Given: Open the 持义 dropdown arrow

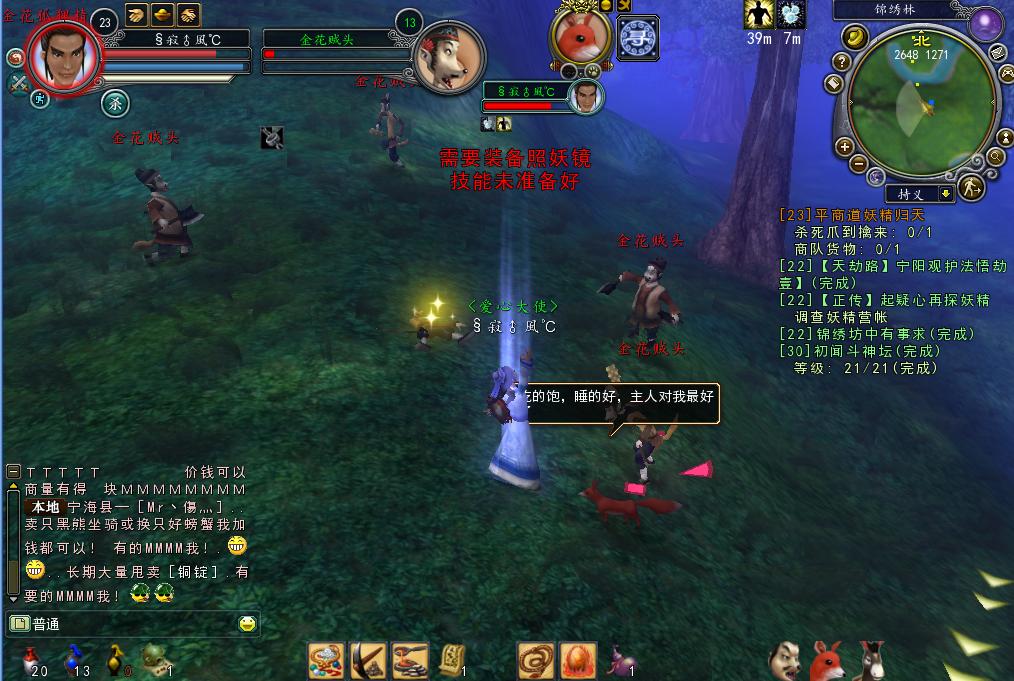Looking at the screenshot, I should pos(945,194).
